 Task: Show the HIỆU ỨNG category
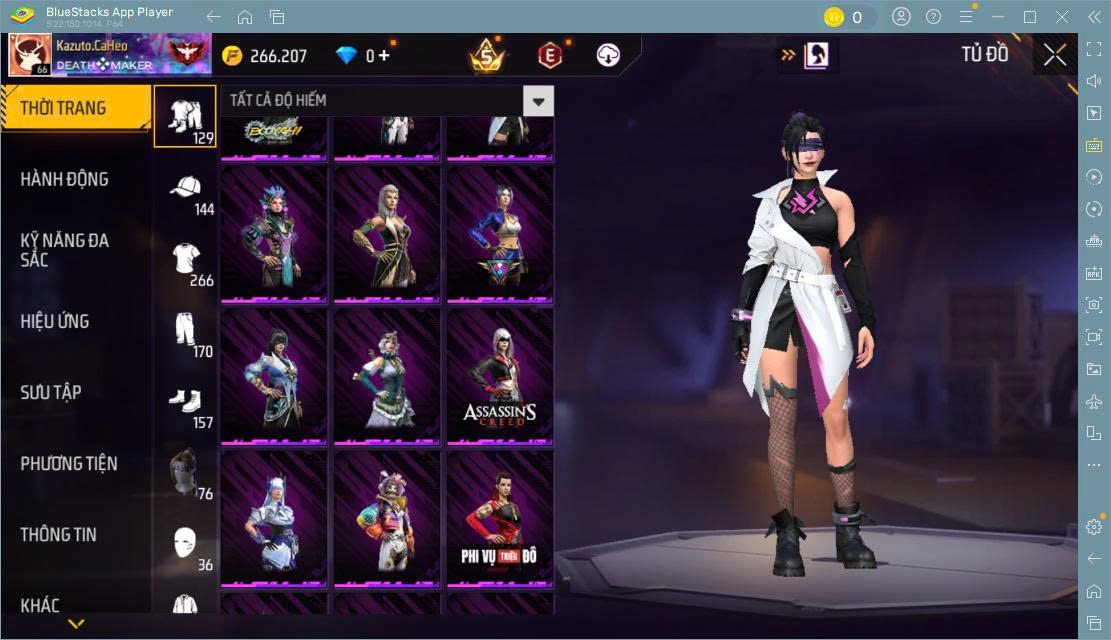point(55,321)
